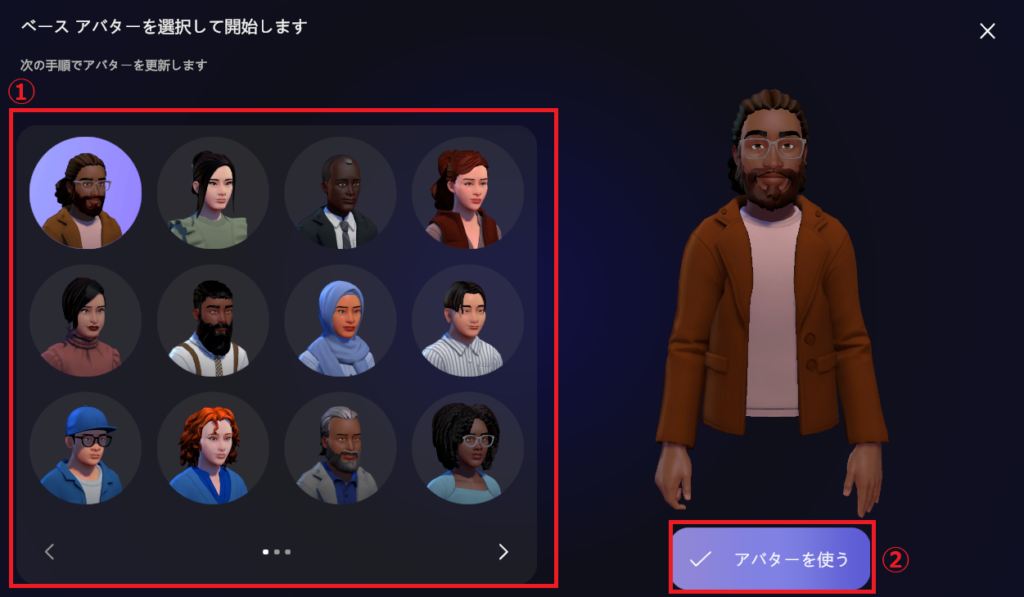Pick the curly orange-haired avatar in blue
This screenshot has width=1024, height=597.
click(213, 448)
